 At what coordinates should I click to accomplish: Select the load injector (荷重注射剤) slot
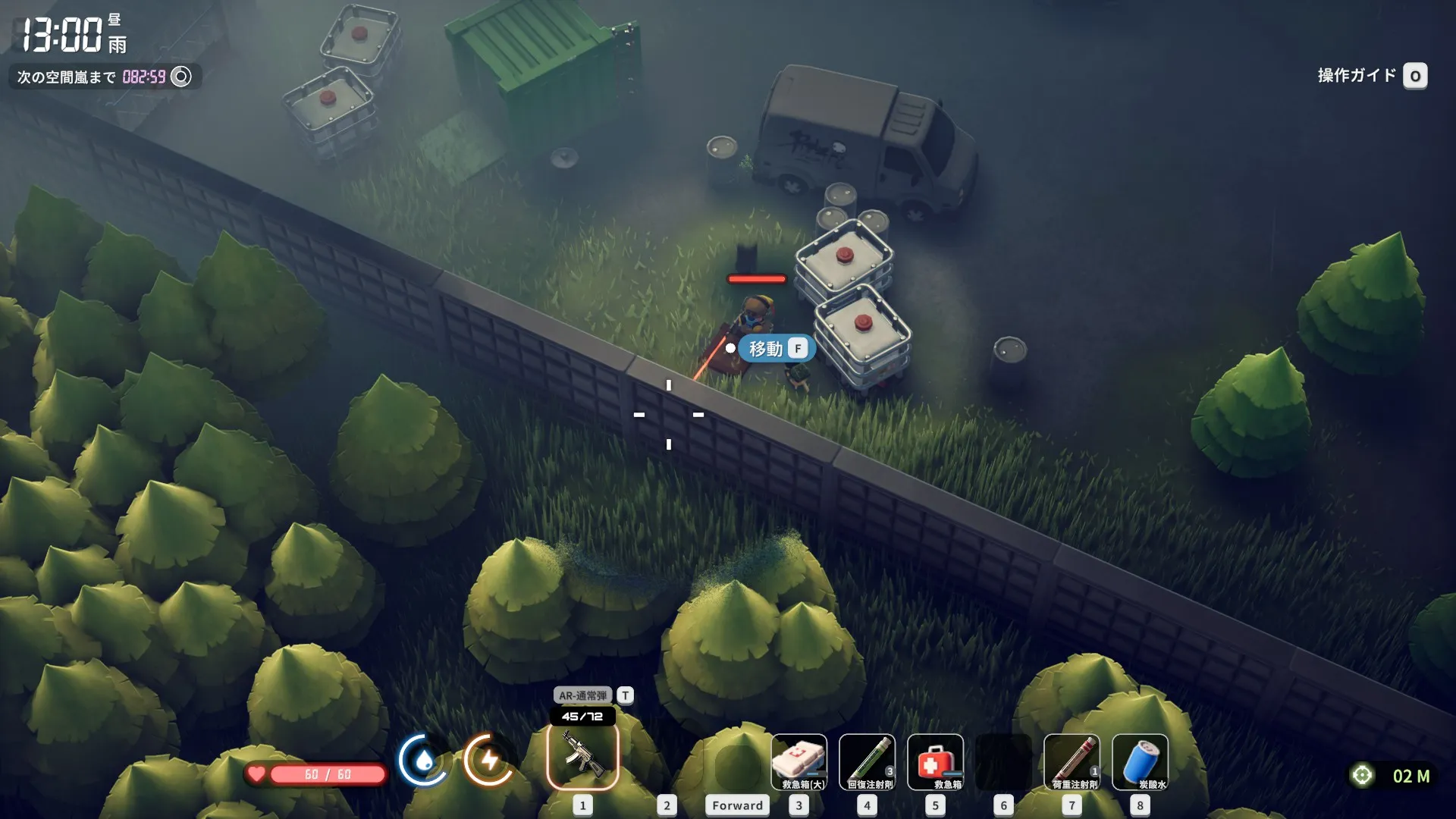click(x=1072, y=761)
